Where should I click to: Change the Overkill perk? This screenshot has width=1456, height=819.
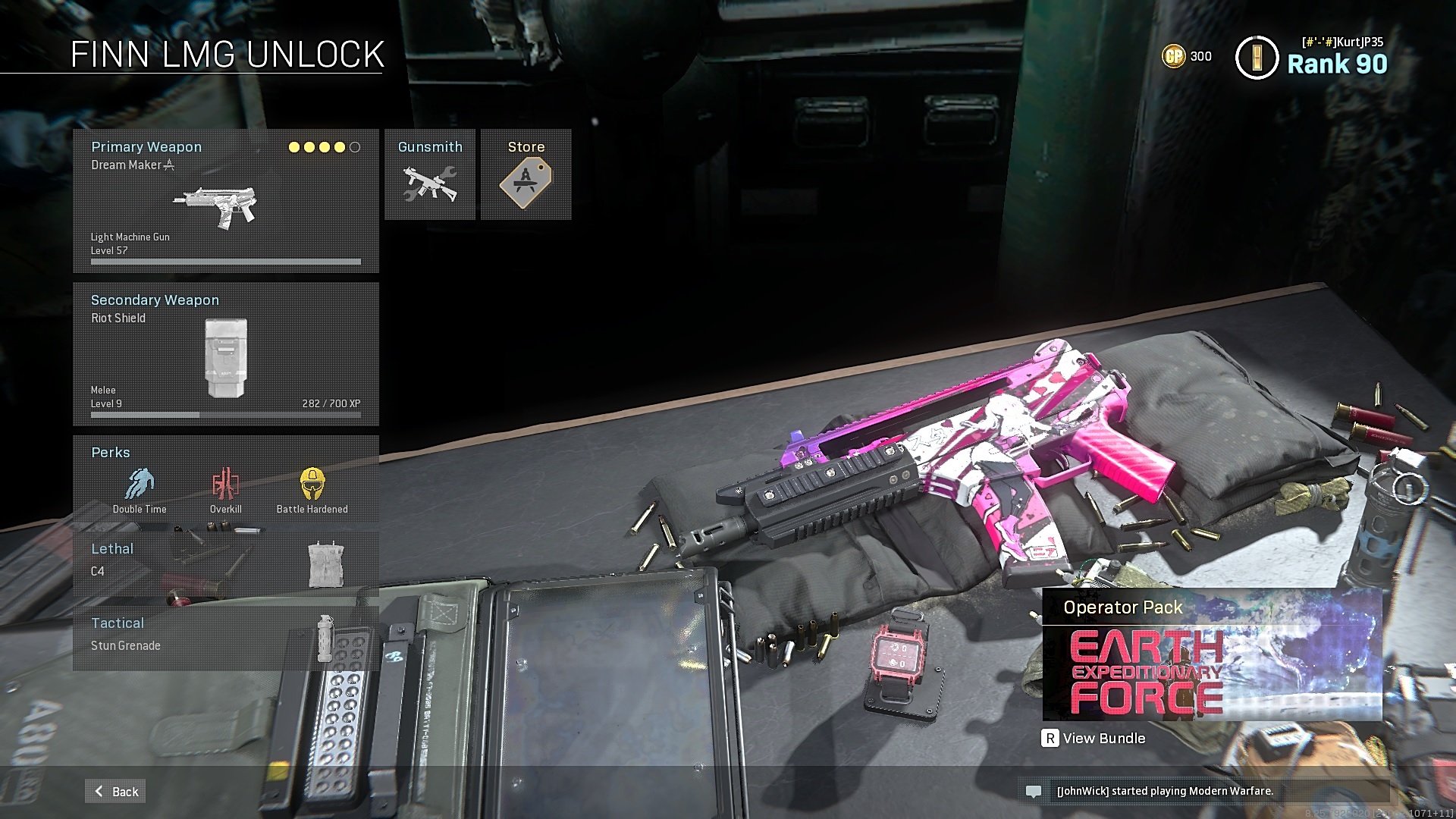(226, 490)
